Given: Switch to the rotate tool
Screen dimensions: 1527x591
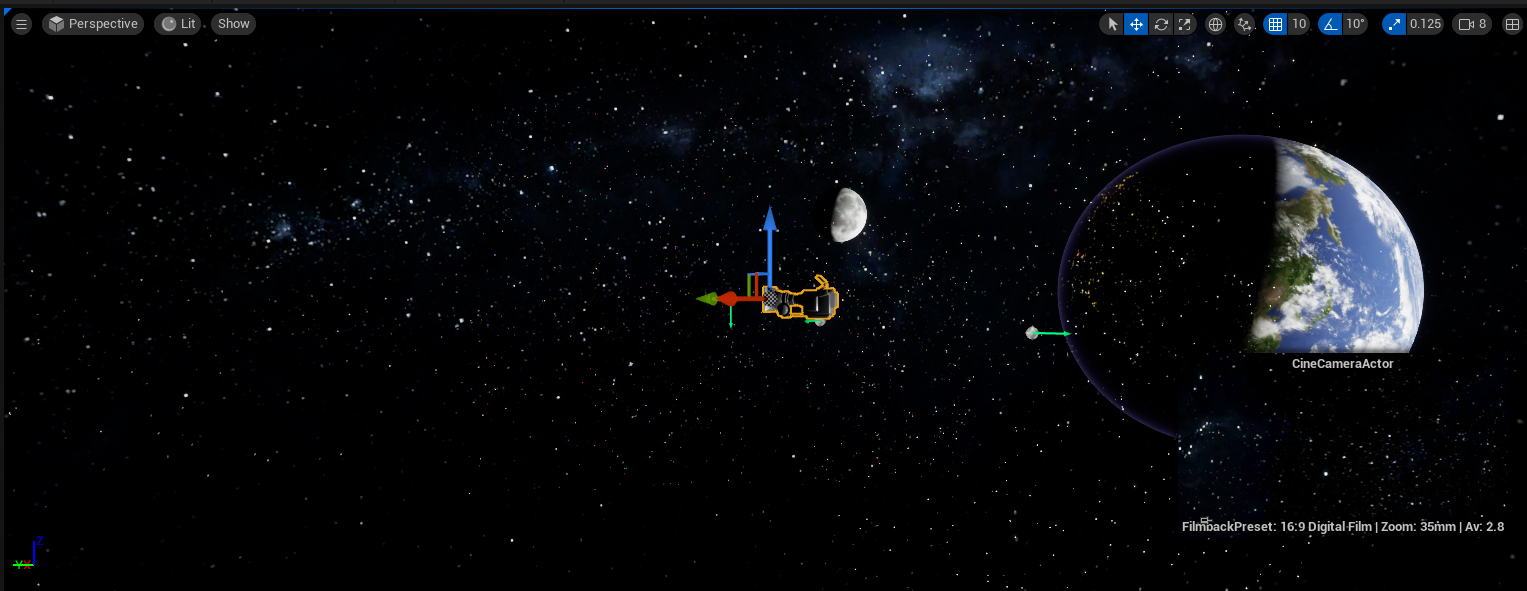Looking at the screenshot, I should point(1160,24).
